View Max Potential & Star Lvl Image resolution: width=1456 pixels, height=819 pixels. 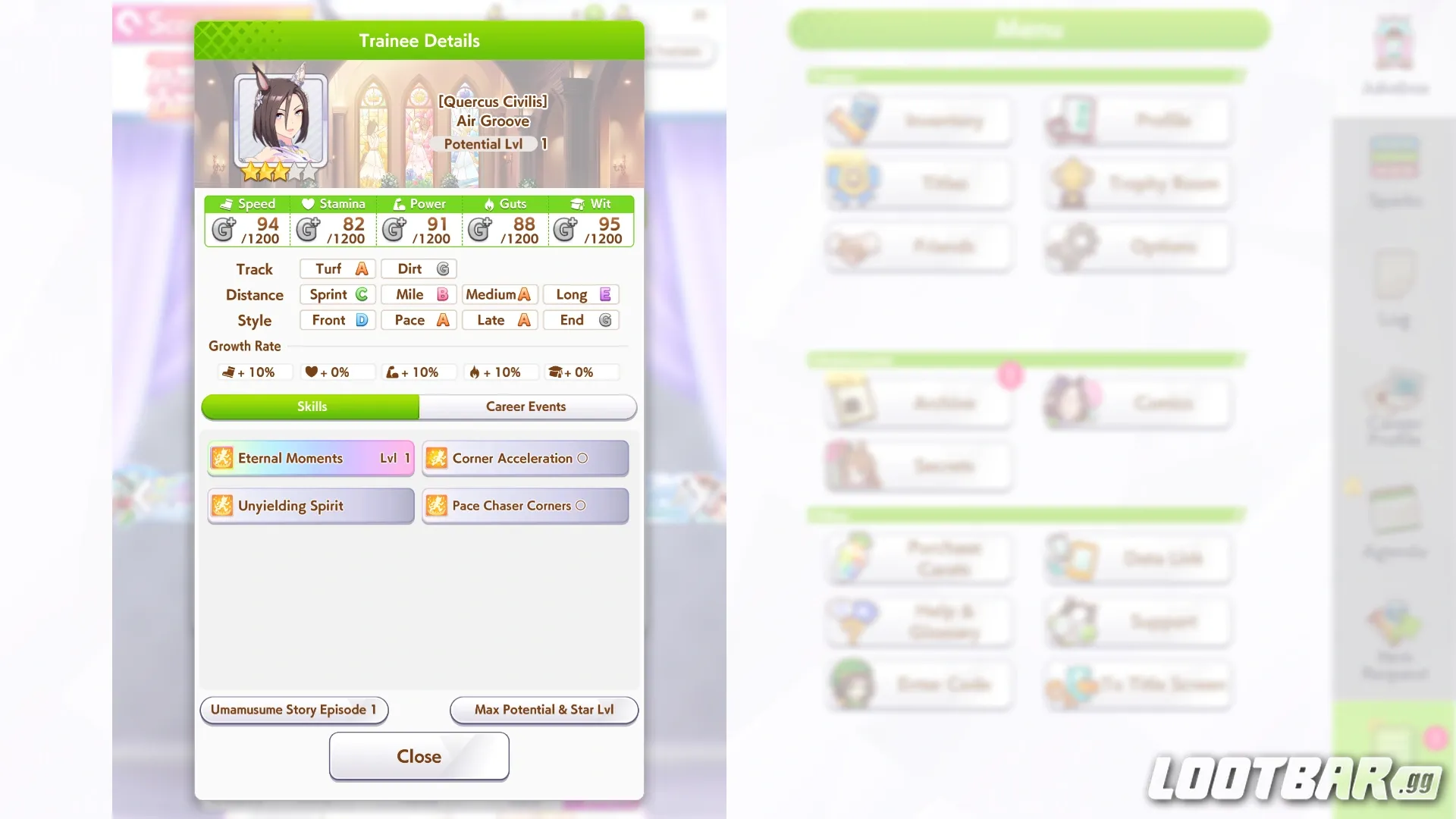pos(544,710)
